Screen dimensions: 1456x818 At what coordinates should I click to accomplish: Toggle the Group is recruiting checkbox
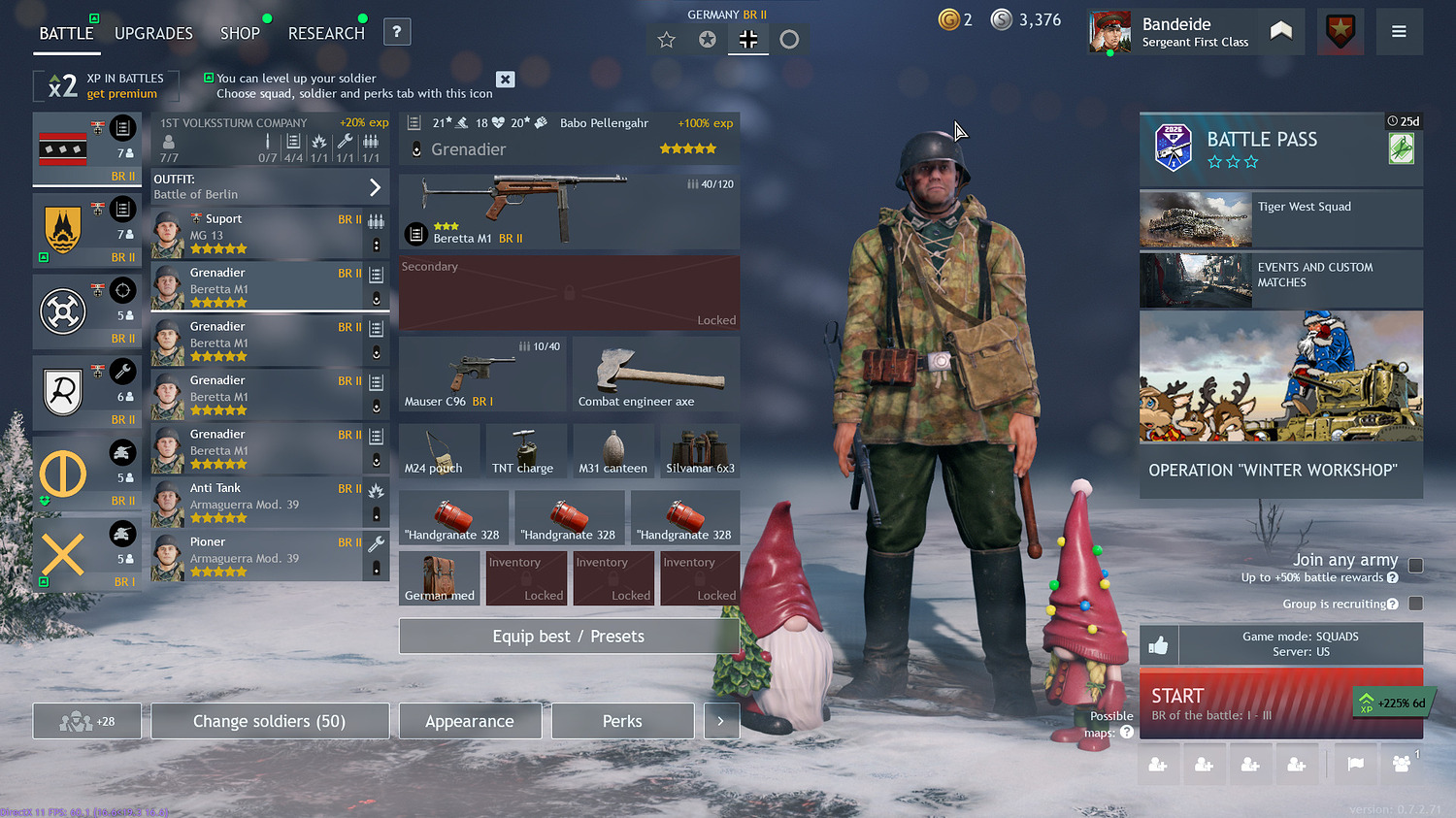tap(1414, 603)
